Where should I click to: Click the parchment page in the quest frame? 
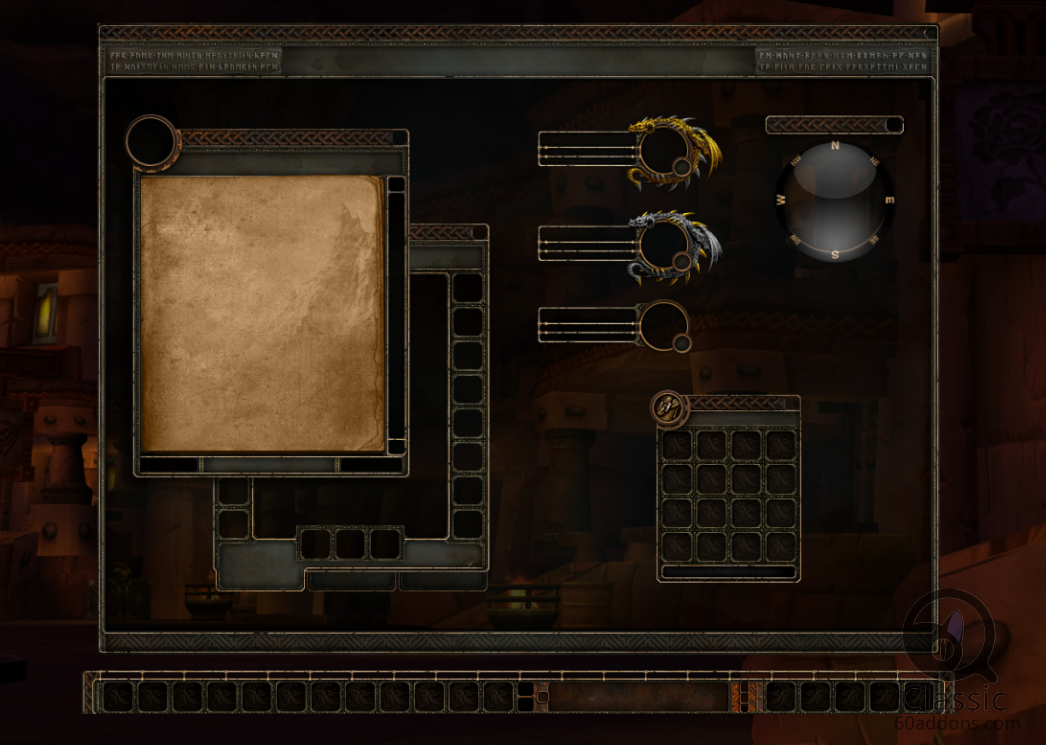coord(262,314)
